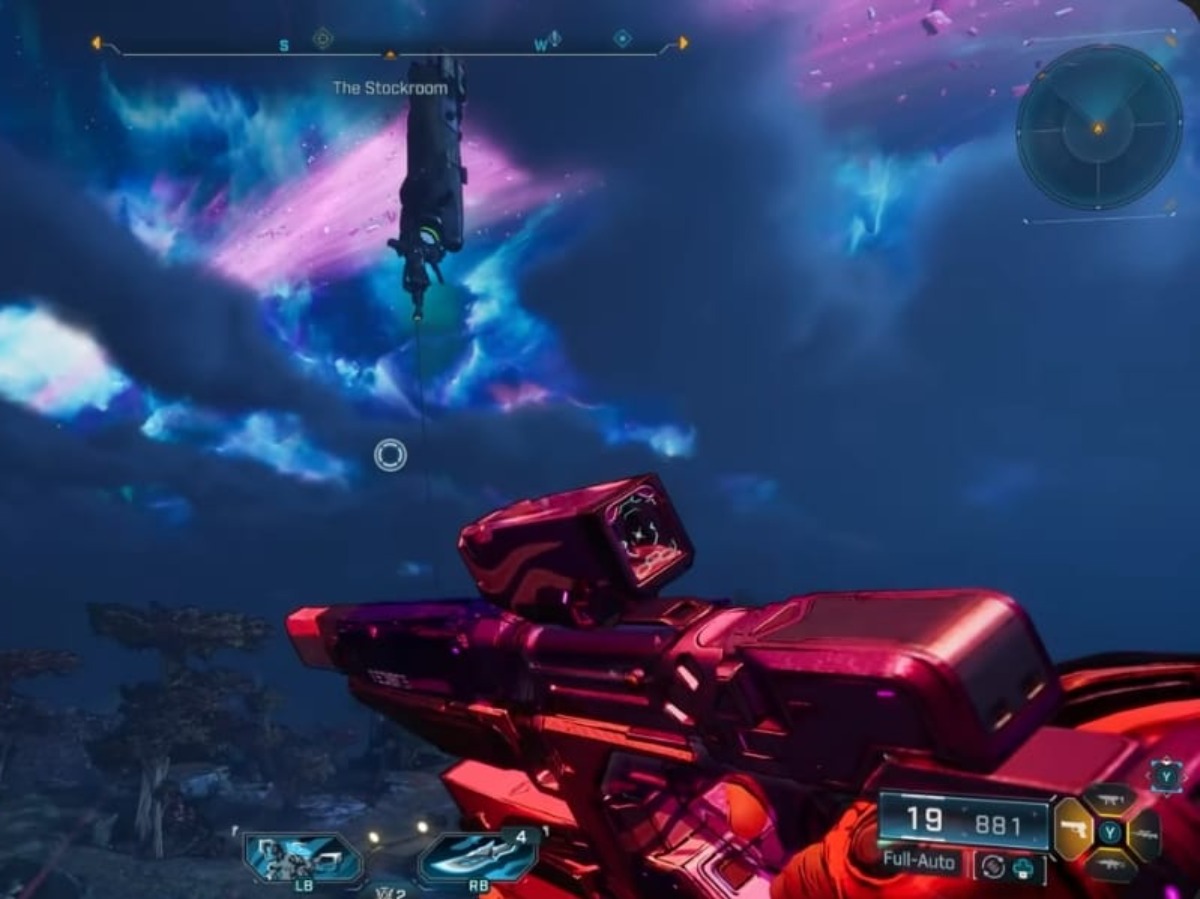Use the throwing knife ability
This screenshot has height=899, width=1200.
point(478,856)
